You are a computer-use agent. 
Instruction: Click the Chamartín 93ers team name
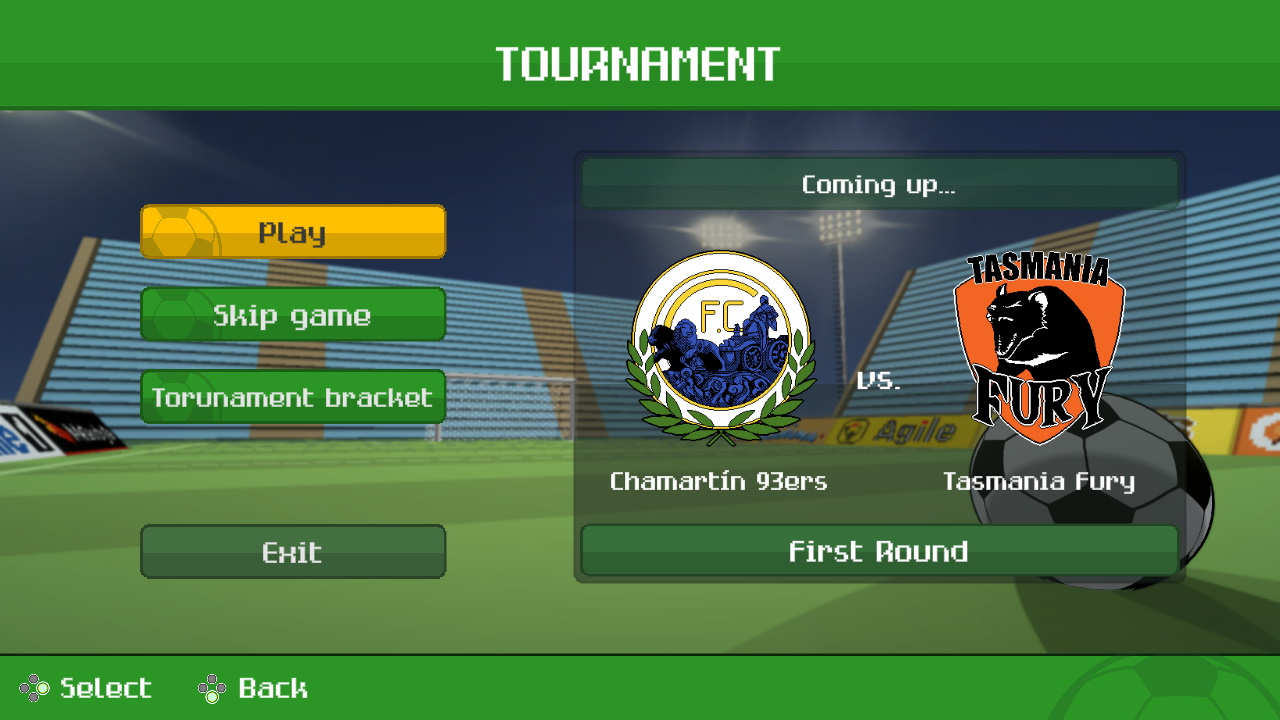tap(718, 481)
